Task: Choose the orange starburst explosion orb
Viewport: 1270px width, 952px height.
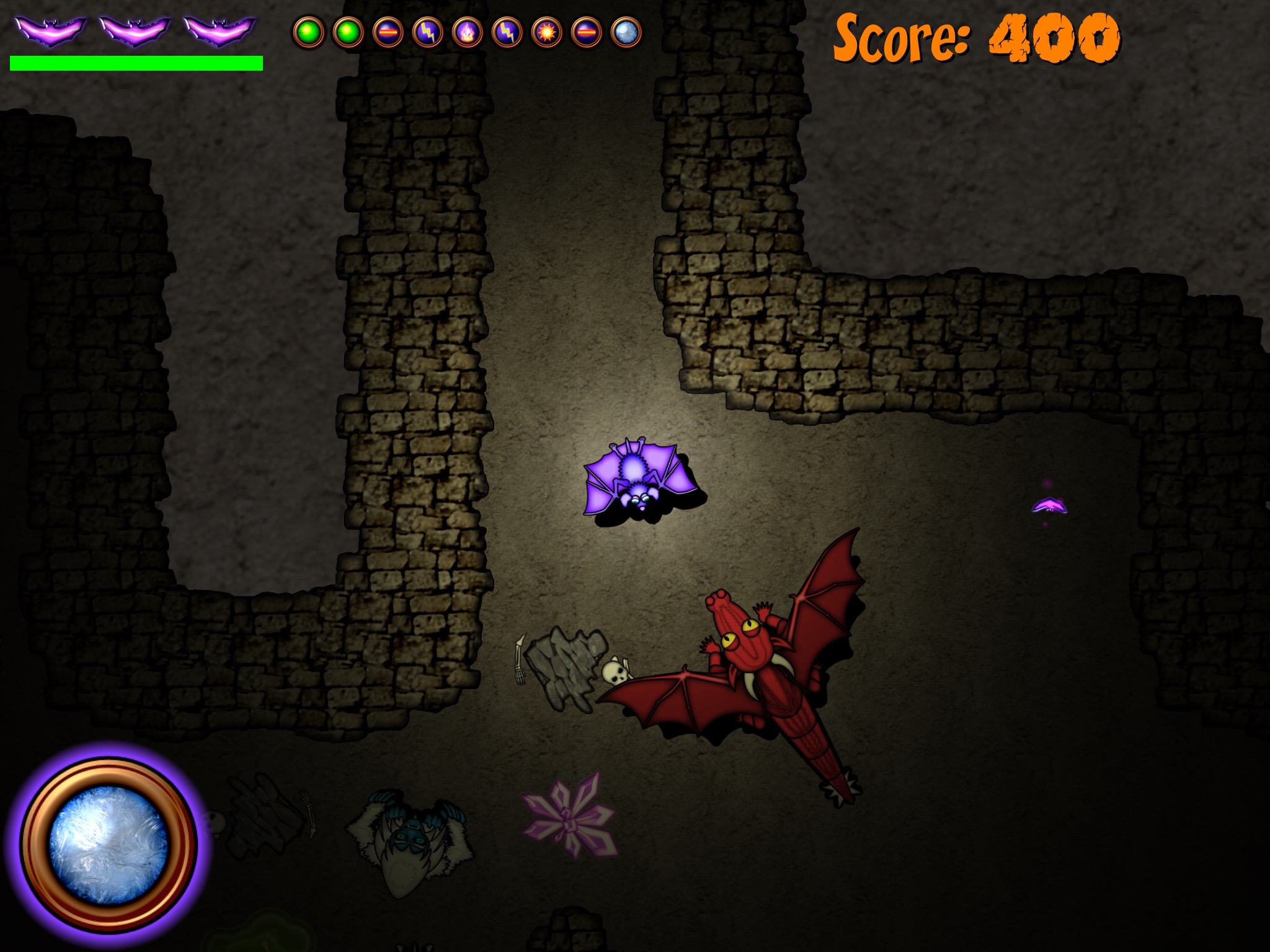Action: (547, 33)
